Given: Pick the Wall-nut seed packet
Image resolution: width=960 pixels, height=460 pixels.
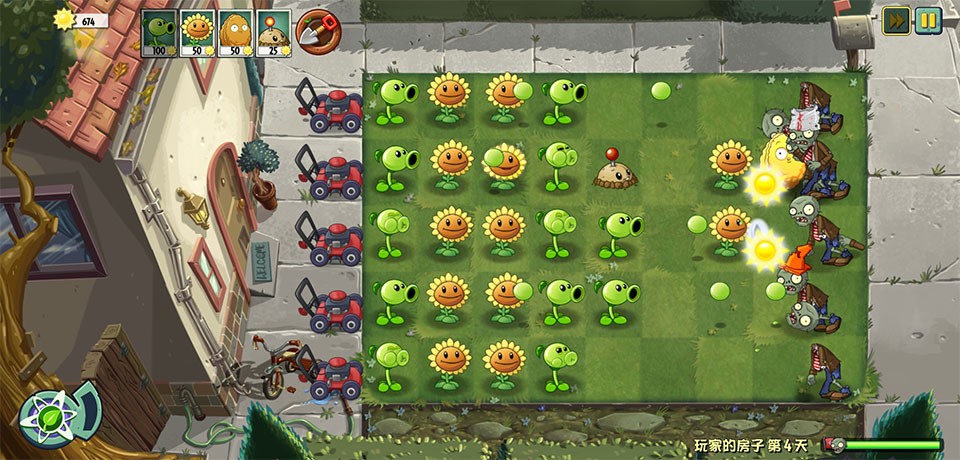Looking at the screenshot, I should point(235,33).
